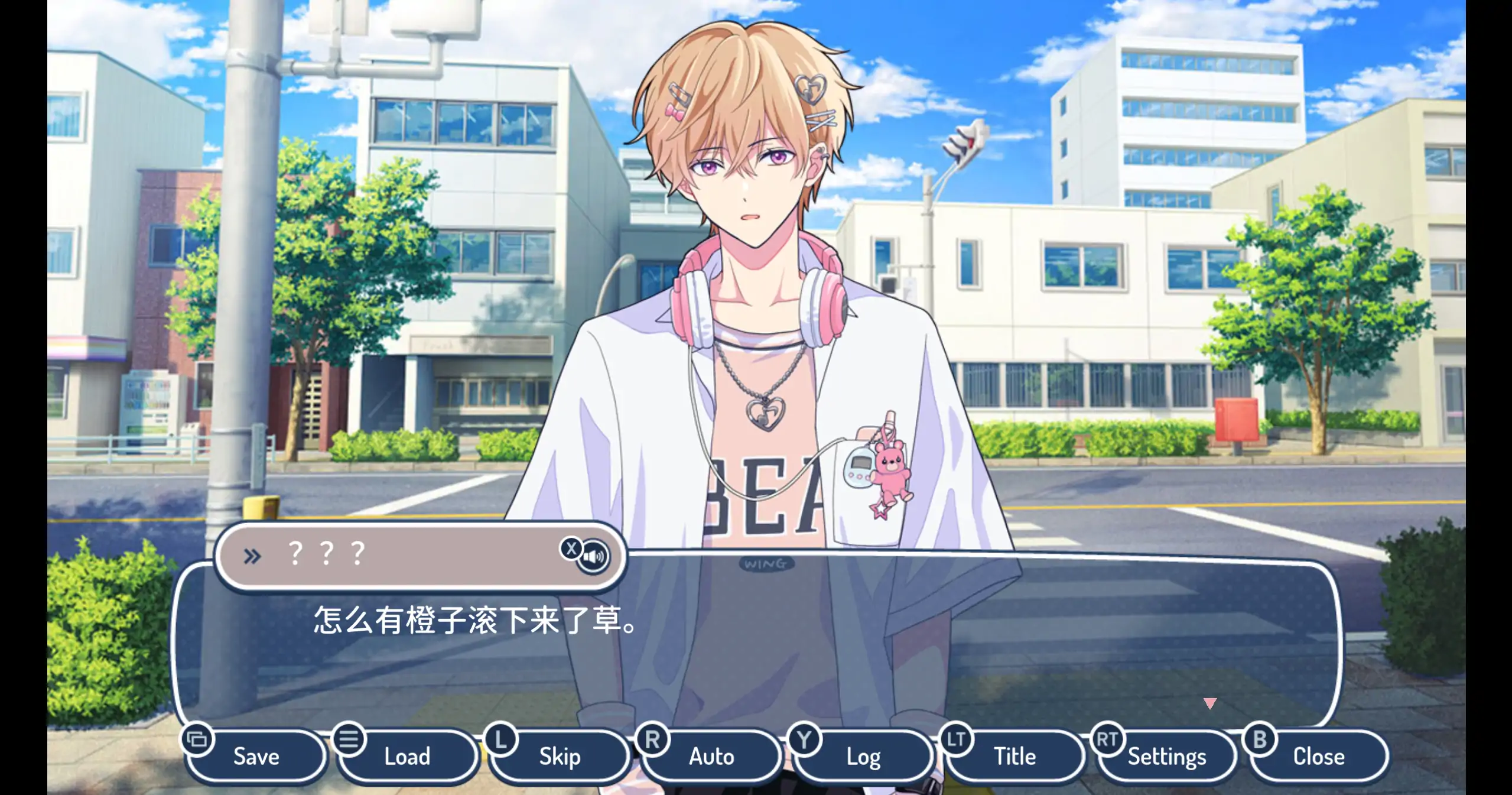
Task: Show the dialogue Log
Action: tap(863, 756)
